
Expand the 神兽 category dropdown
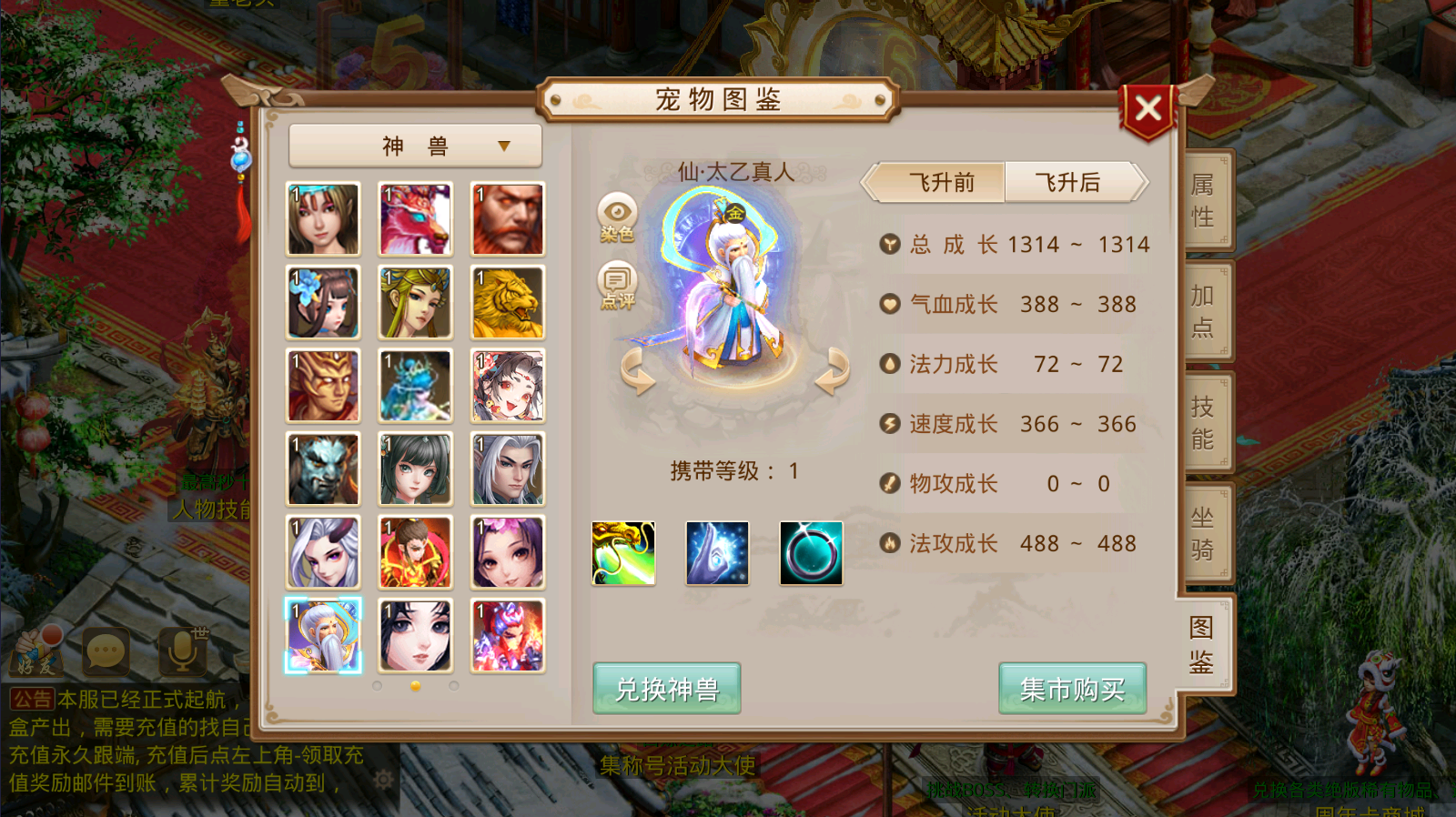(x=414, y=146)
